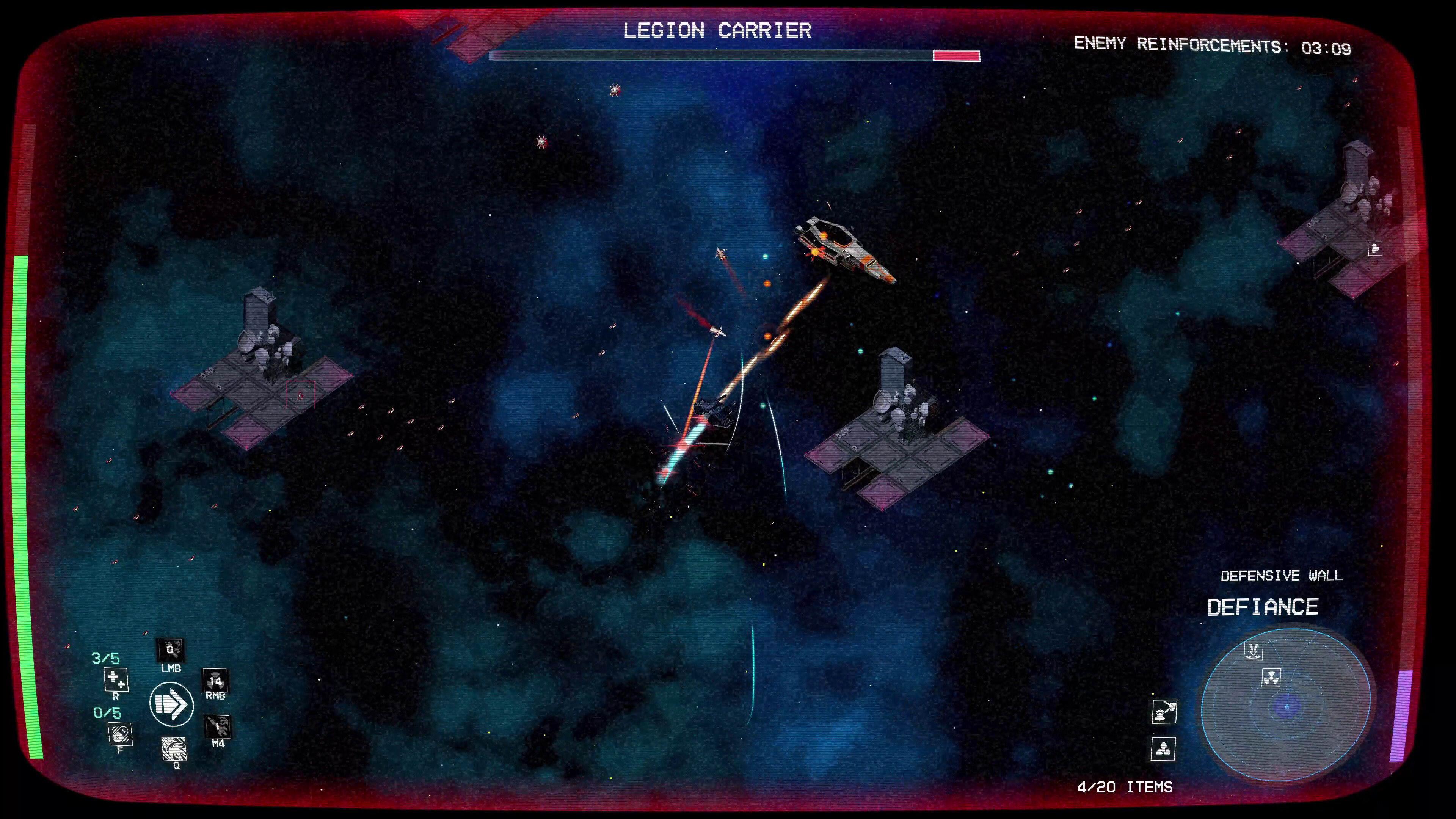This screenshot has width=1456, height=819.
Task: Click the landing pad marker on the radar
Action: (1254, 652)
